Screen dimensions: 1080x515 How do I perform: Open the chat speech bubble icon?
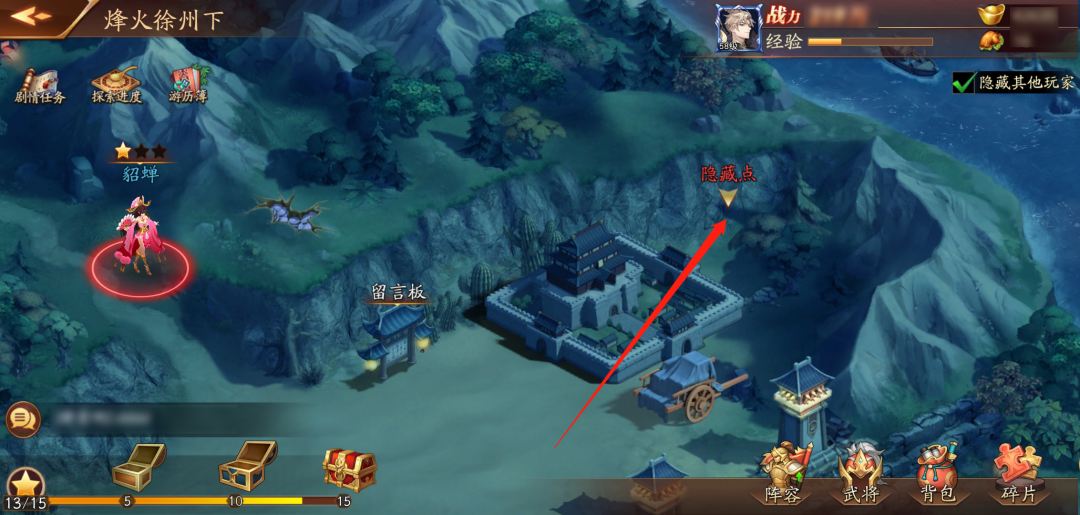click(22, 418)
